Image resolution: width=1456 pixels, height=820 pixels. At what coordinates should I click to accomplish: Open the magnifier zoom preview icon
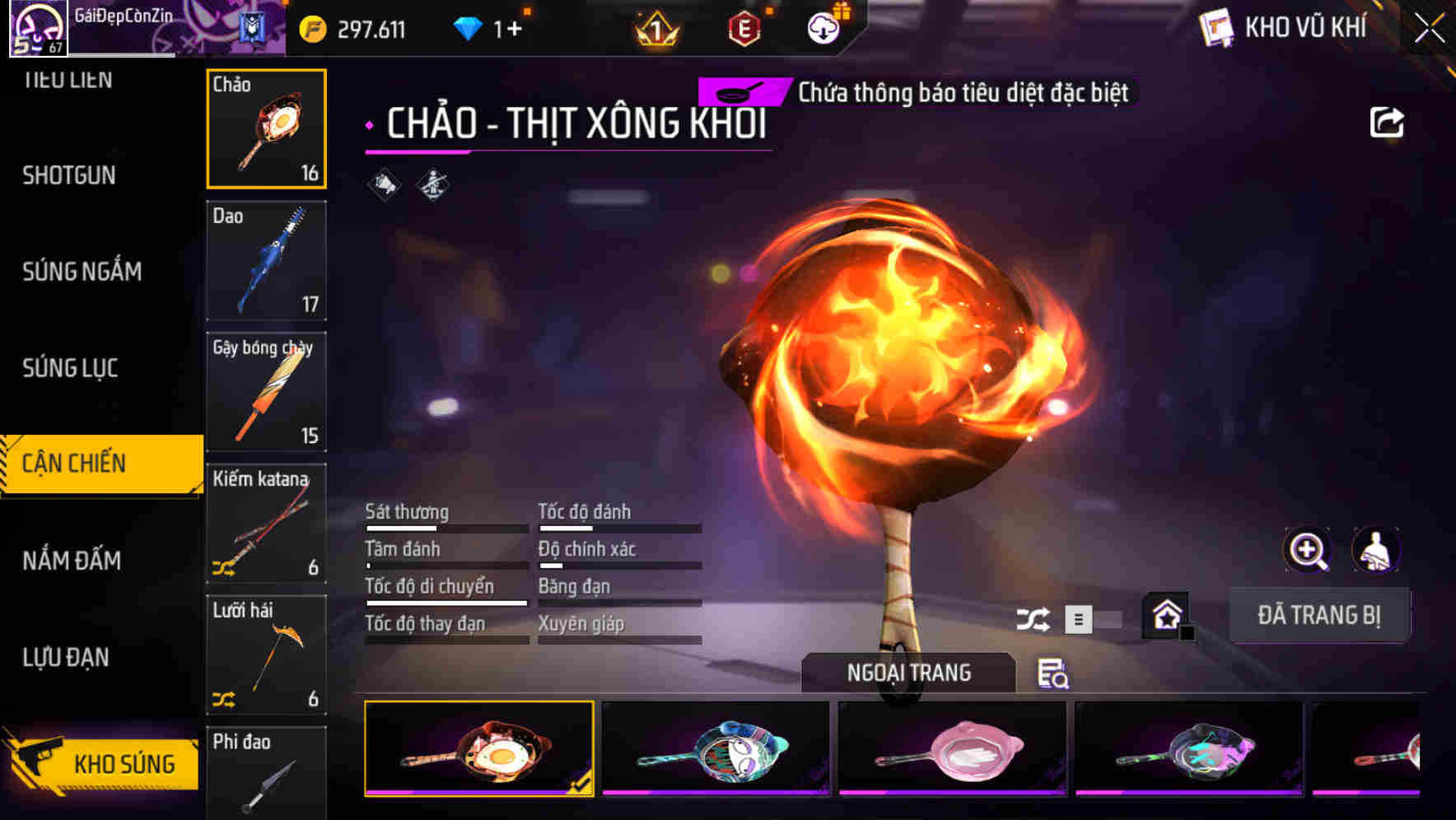(x=1308, y=551)
